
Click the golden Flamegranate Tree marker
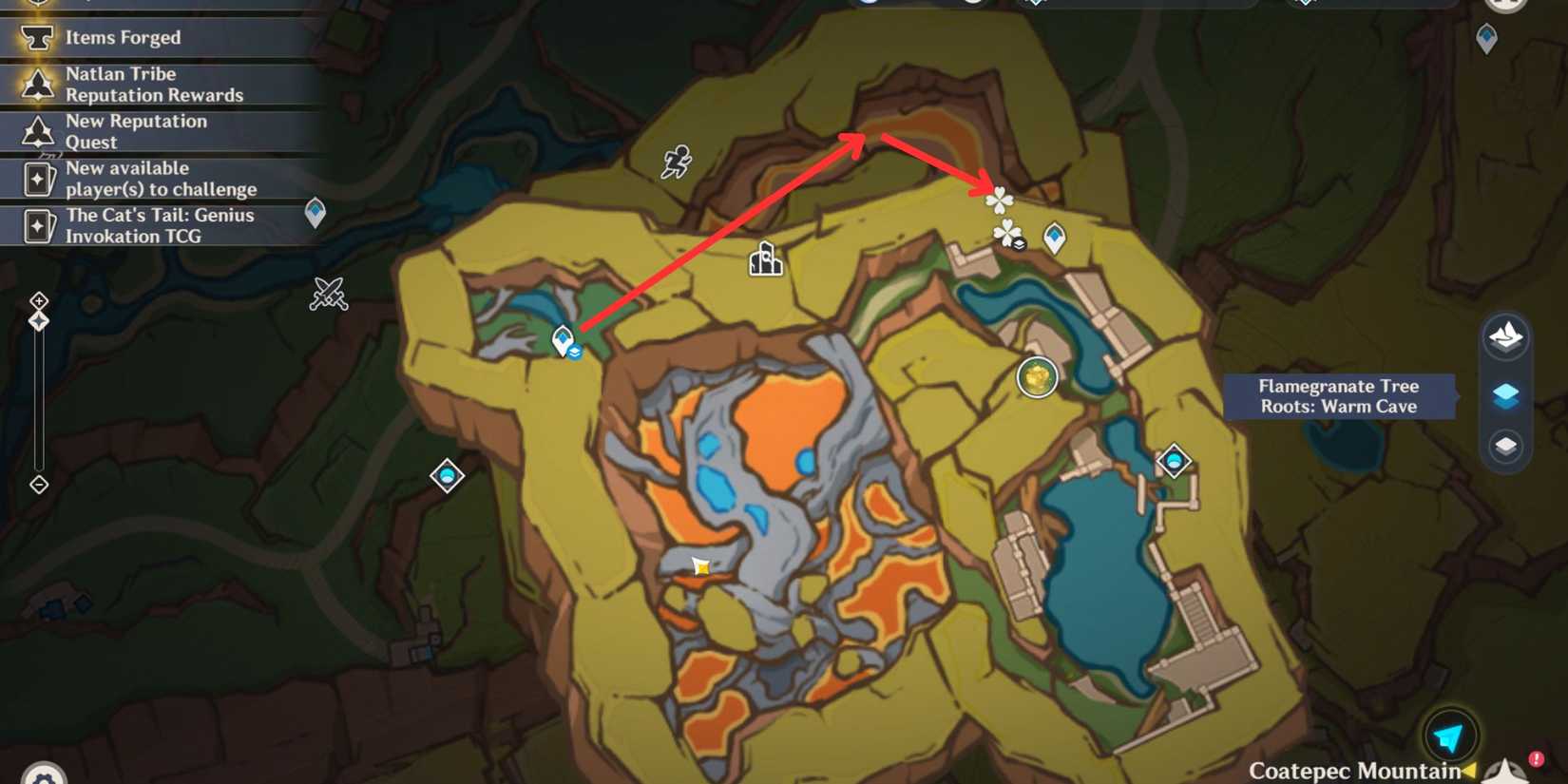(1036, 376)
